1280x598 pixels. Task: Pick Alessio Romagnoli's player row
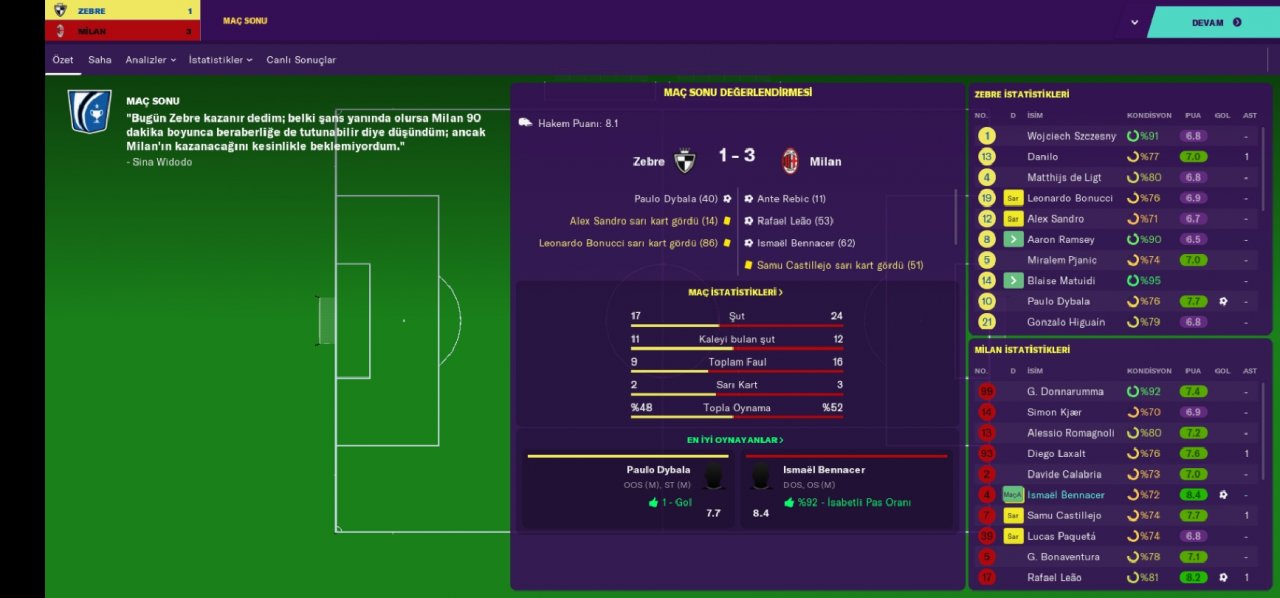[1070, 433]
